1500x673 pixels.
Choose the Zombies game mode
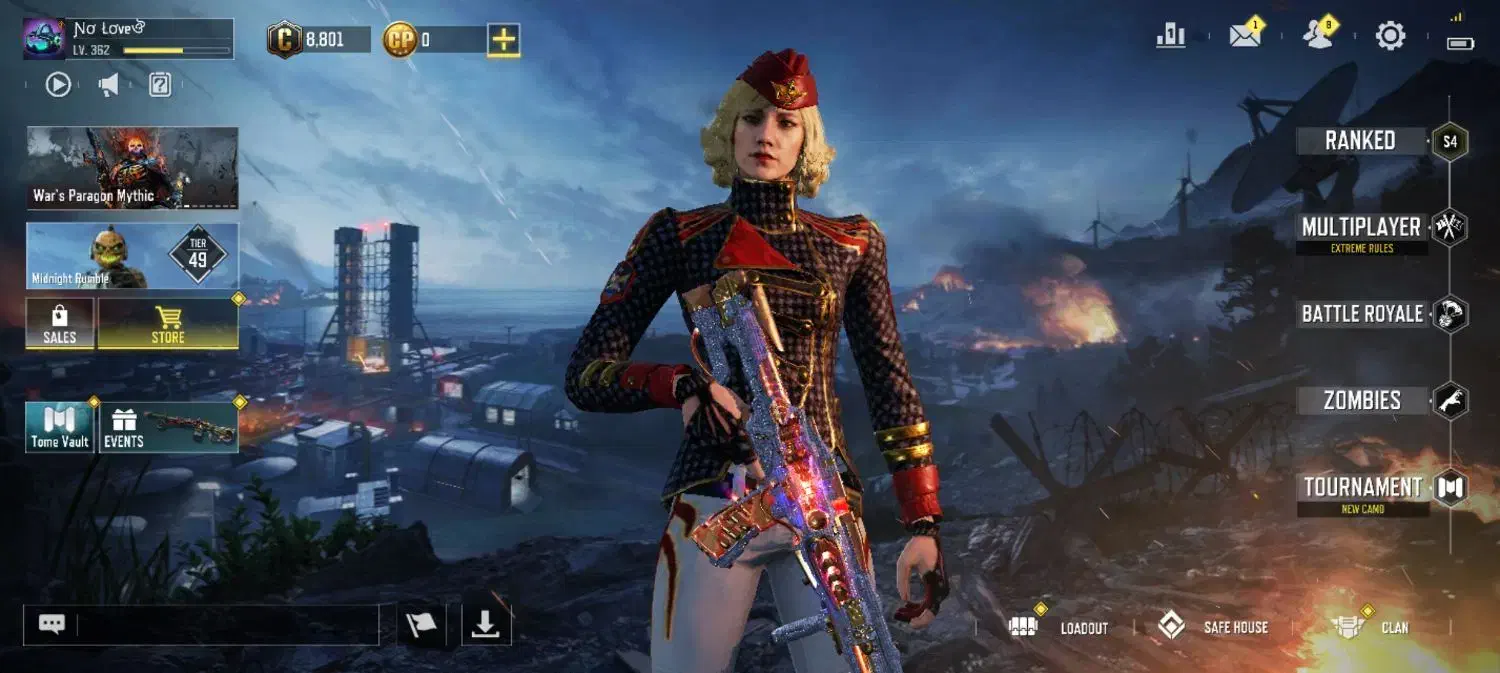(x=1362, y=401)
